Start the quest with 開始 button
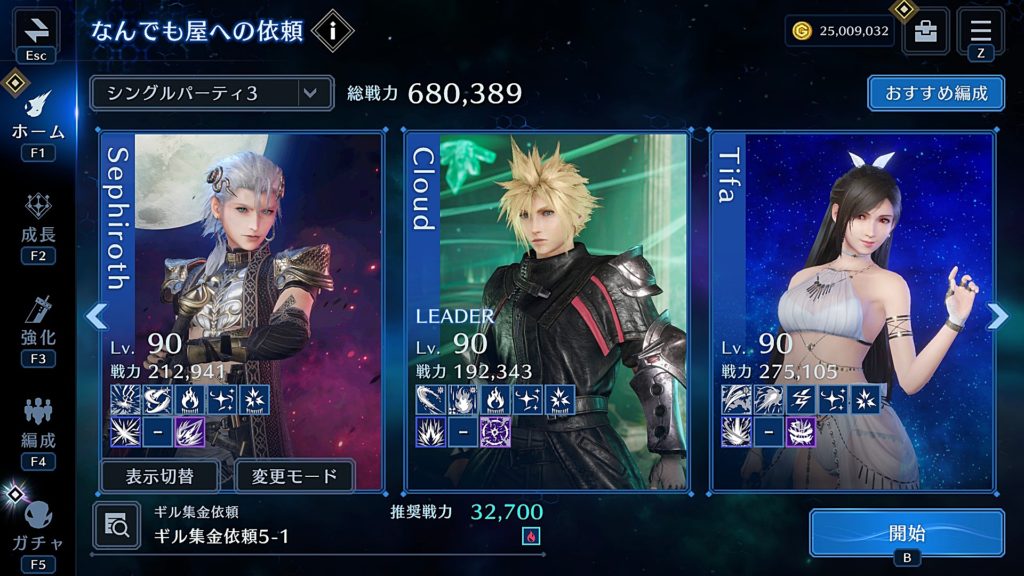Viewport: 1024px width, 576px height. [906, 533]
